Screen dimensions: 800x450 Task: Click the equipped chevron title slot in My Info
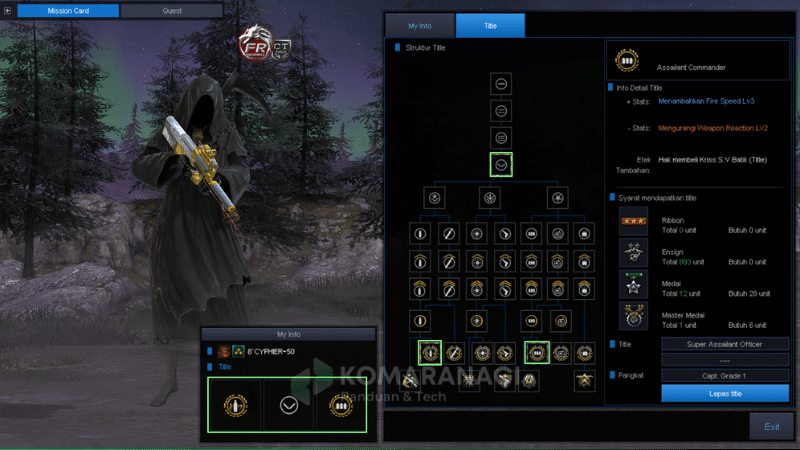click(x=288, y=405)
